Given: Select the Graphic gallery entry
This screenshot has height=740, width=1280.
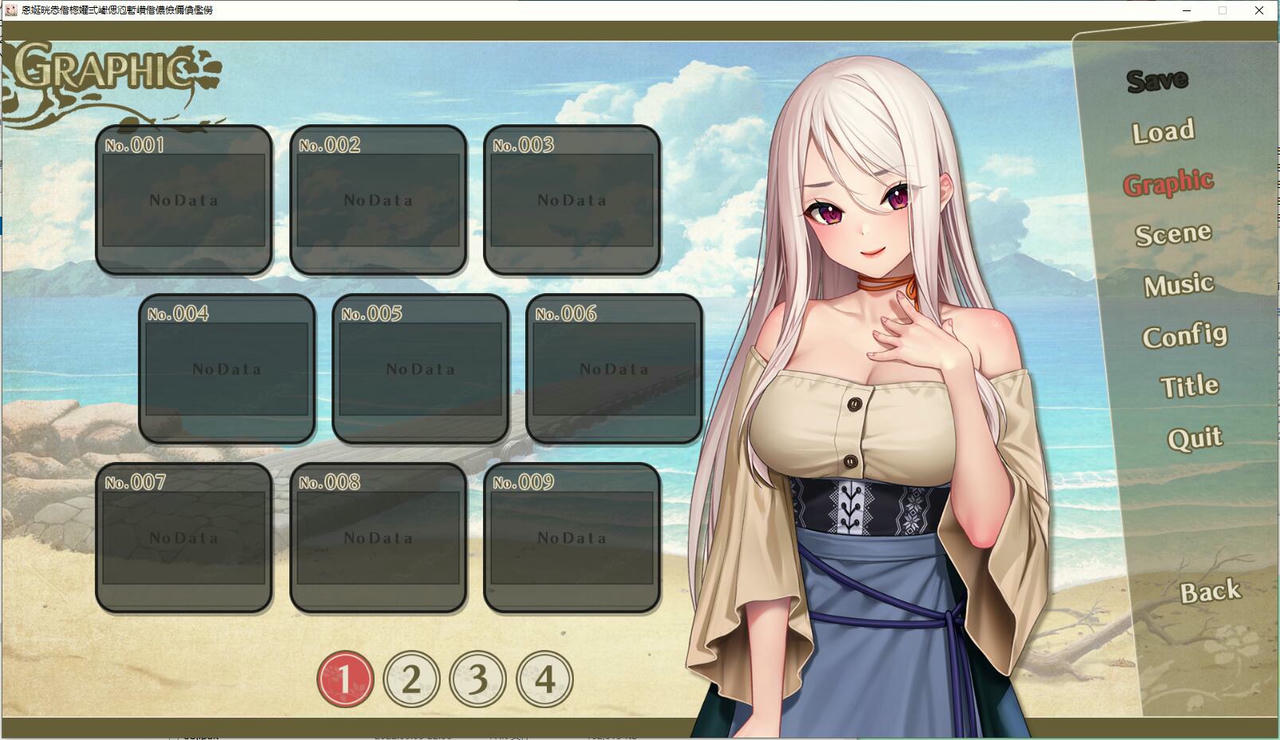Looking at the screenshot, I should click(1168, 183).
